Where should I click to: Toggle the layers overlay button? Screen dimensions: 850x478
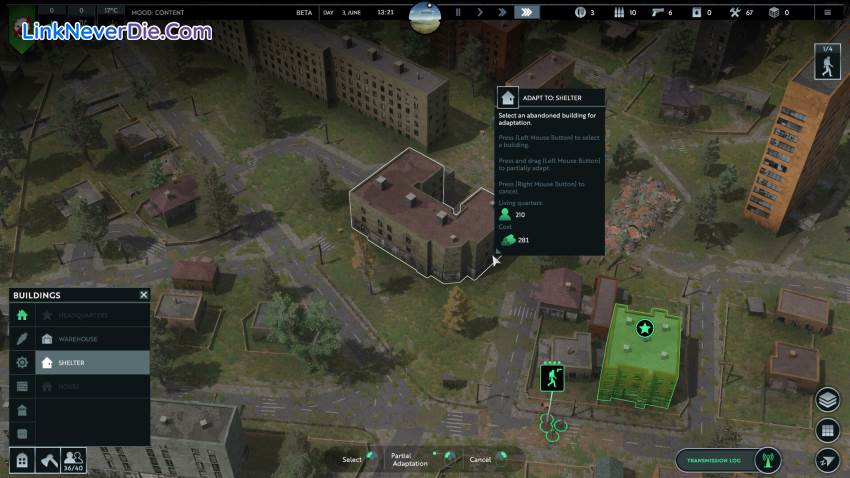[827, 400]
